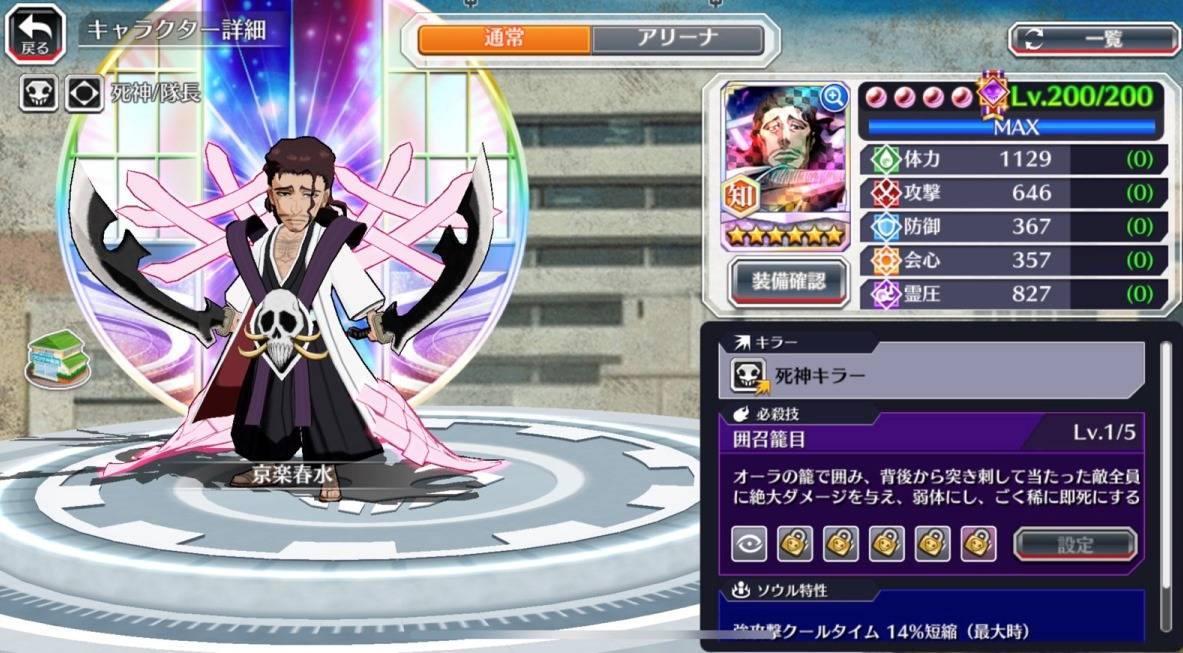Viewport: 1183px width, 653px height.
Task: Toggle the eye icon under 必殺技
Action: (x=749, y=544)
